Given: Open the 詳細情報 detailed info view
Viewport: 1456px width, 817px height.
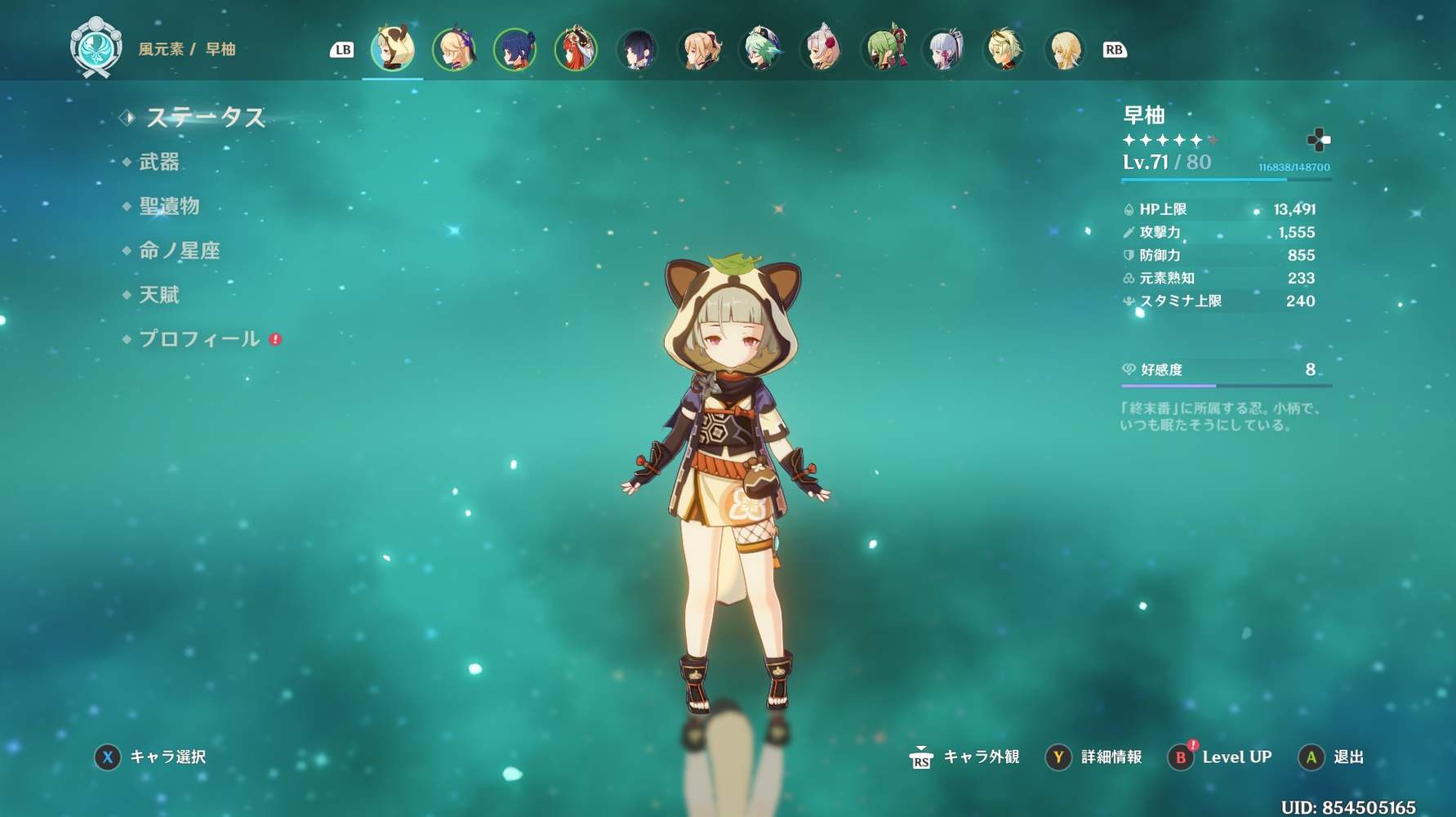Looking at the screenshot, I should 1094,757.
